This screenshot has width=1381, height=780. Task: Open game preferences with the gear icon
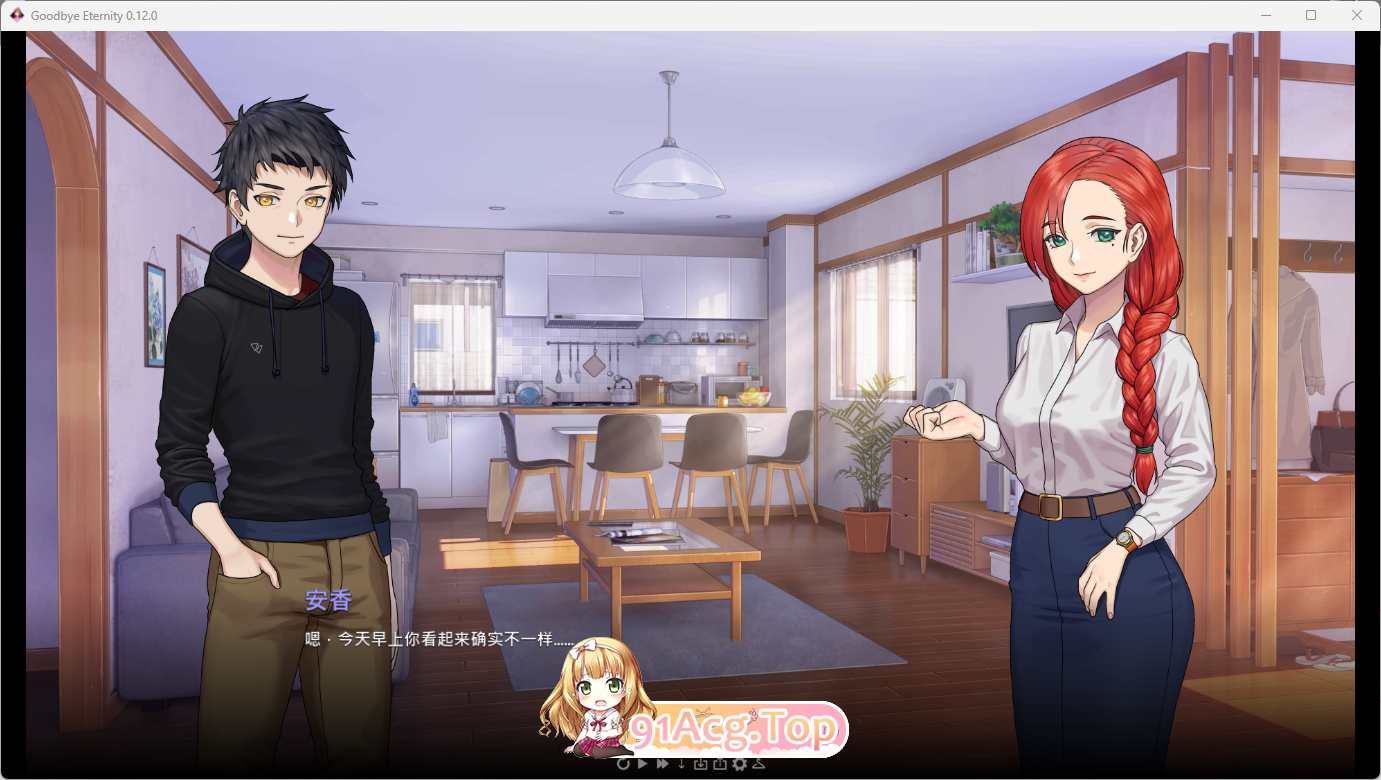740,764
